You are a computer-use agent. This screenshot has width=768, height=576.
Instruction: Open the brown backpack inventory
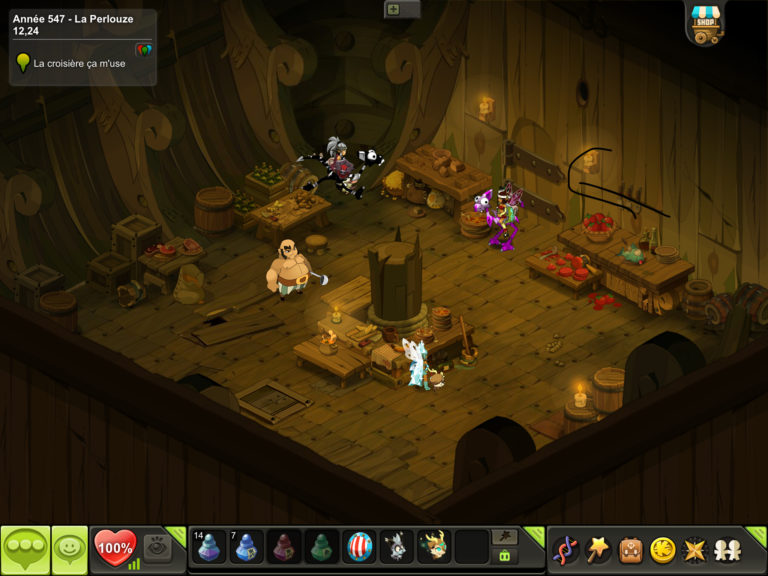click(630, 549)
